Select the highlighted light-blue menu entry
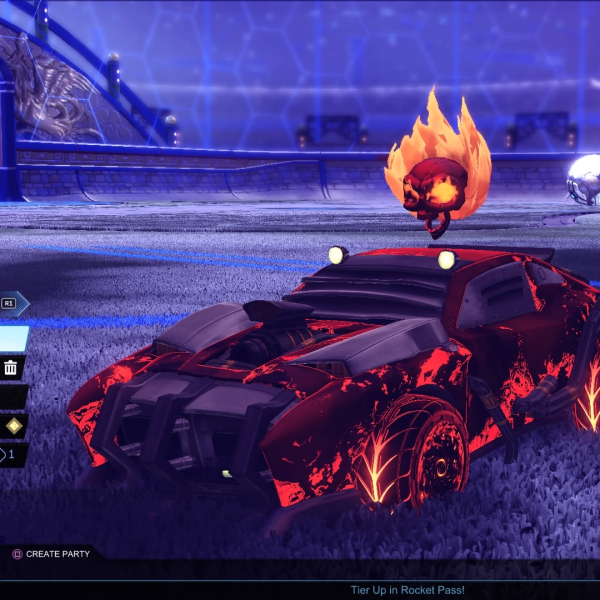 (13, 339)
